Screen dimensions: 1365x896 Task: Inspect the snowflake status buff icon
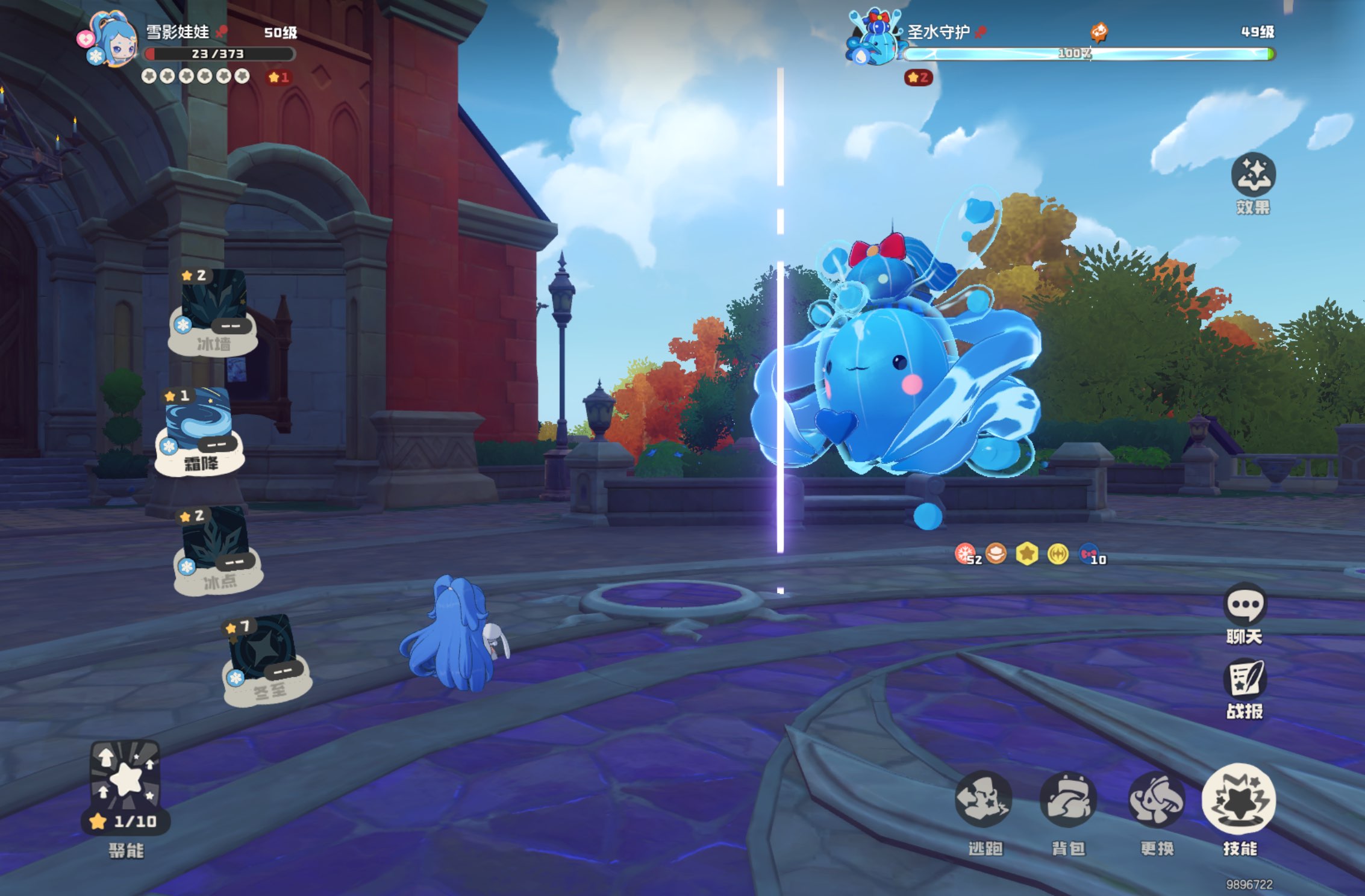pos(966,553)
